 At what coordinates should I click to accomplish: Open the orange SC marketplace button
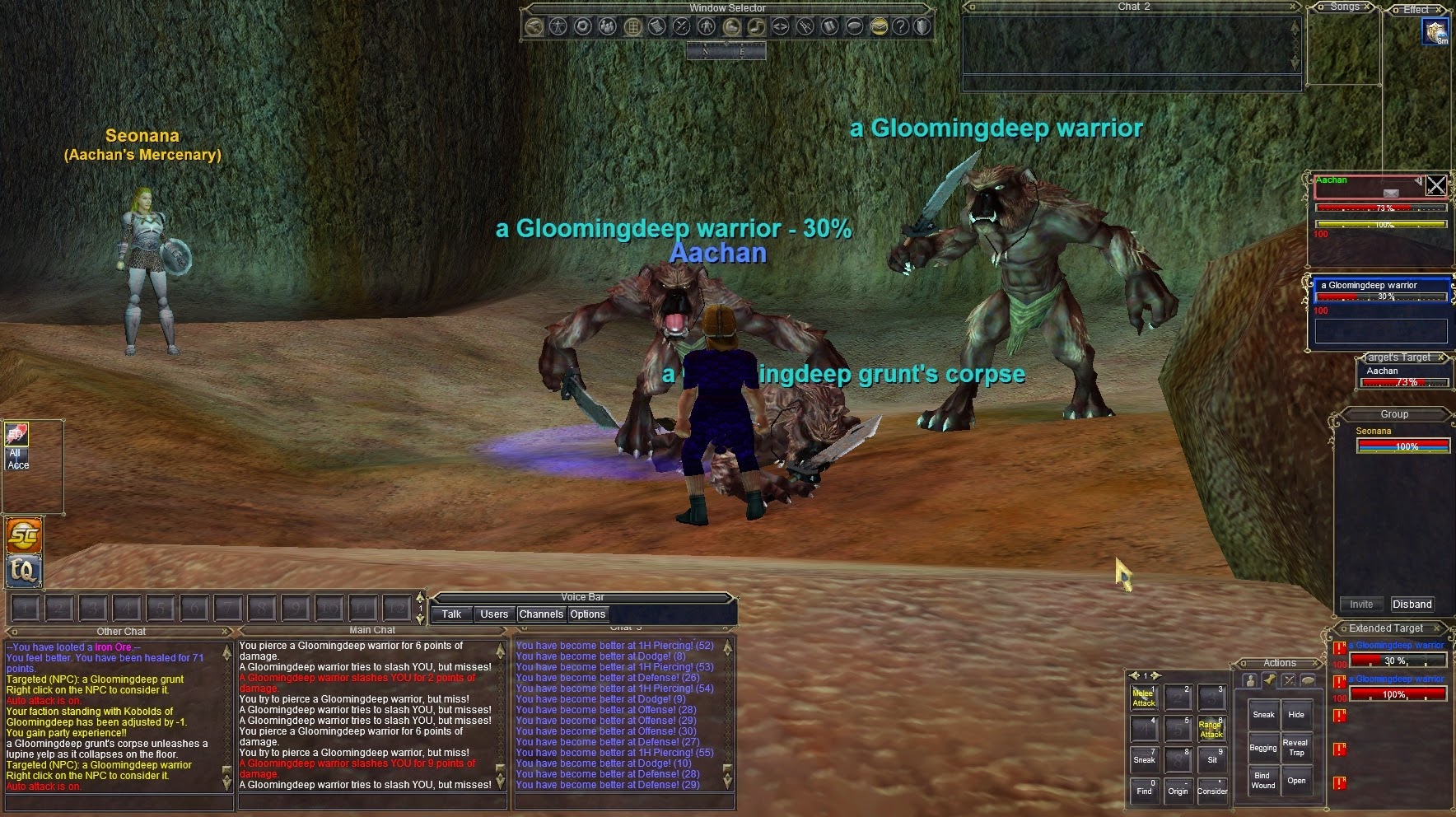click(x=24, y=536)
